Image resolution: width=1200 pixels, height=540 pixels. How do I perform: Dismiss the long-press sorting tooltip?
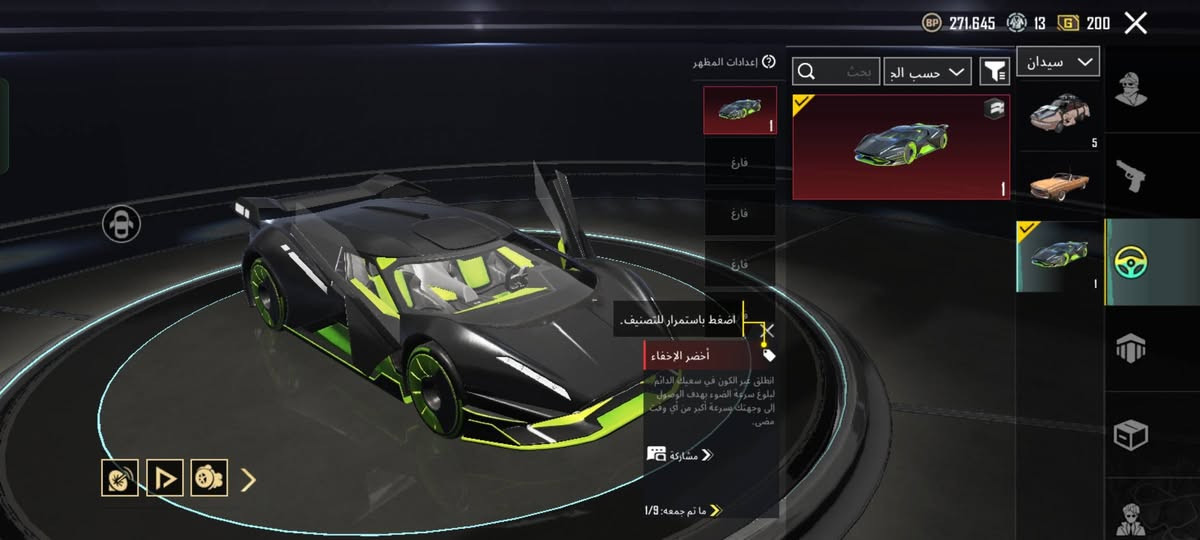click(768, 330)
